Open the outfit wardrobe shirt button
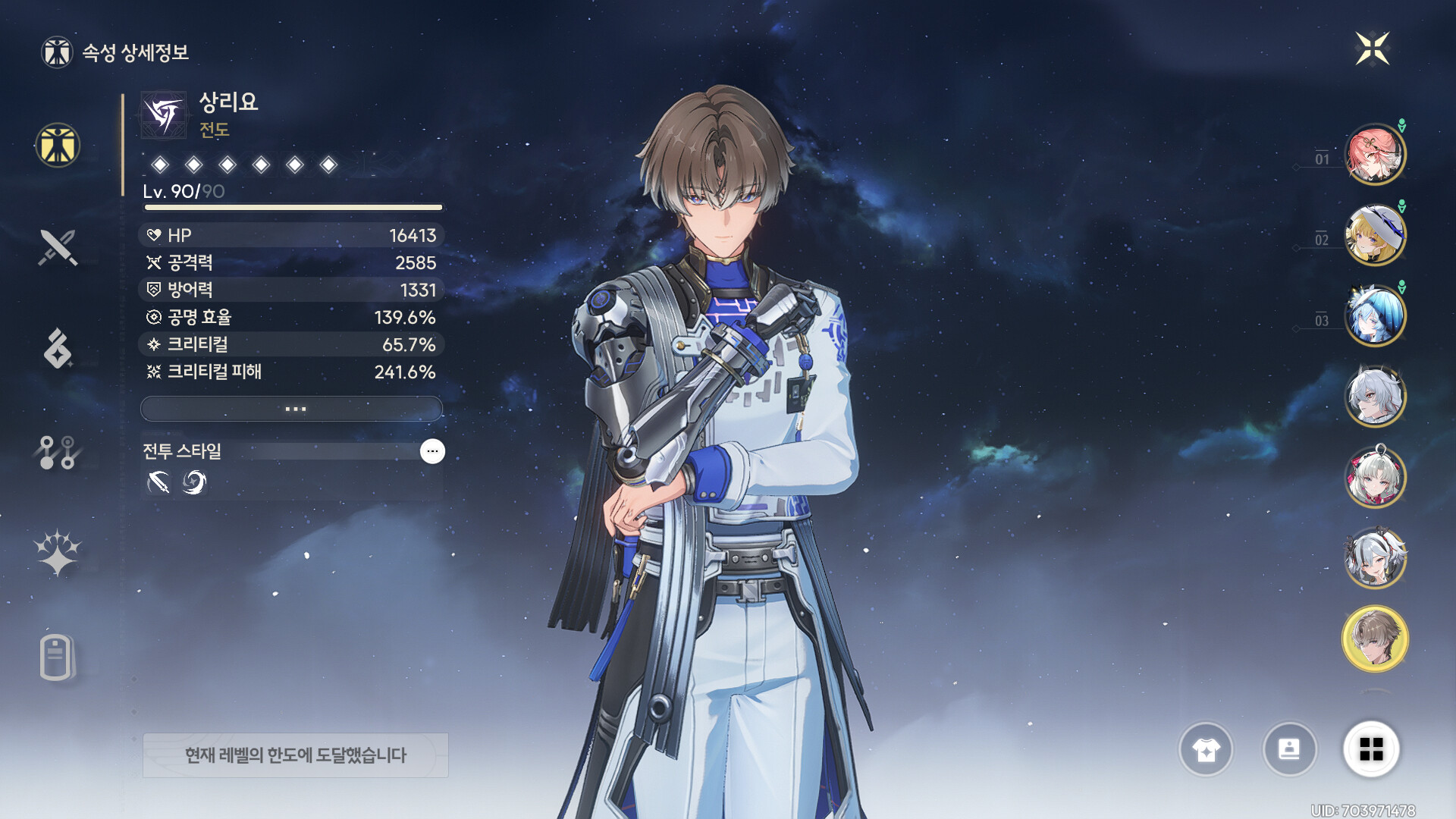Image resolution: width=1456 pixels, height=819 pixels. click(1206, 749)
